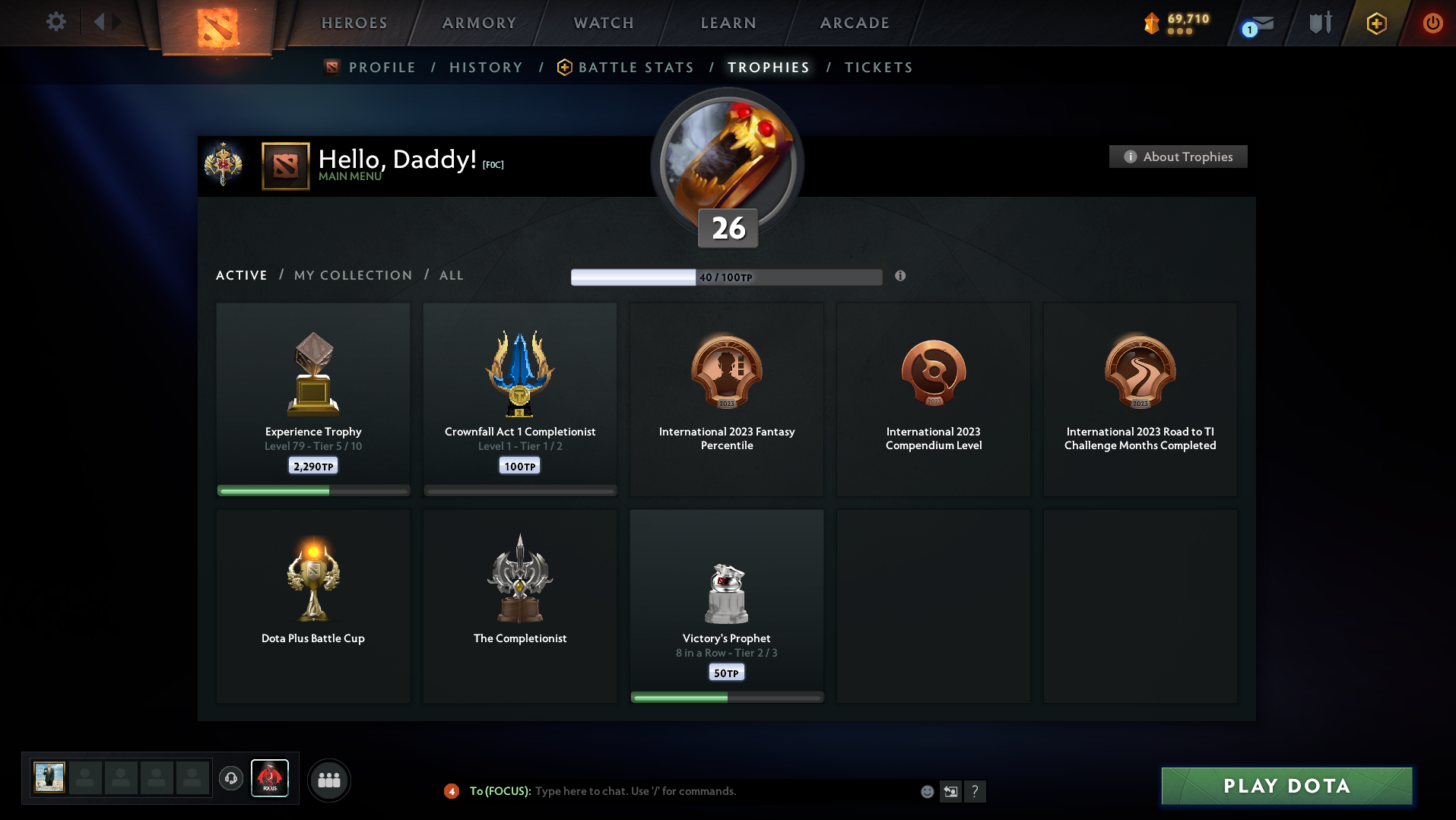The image size is (1456, 820).
Task: Click the shield and sword loadout icon
Action: pyautogui.click(x=1318, y=23)
